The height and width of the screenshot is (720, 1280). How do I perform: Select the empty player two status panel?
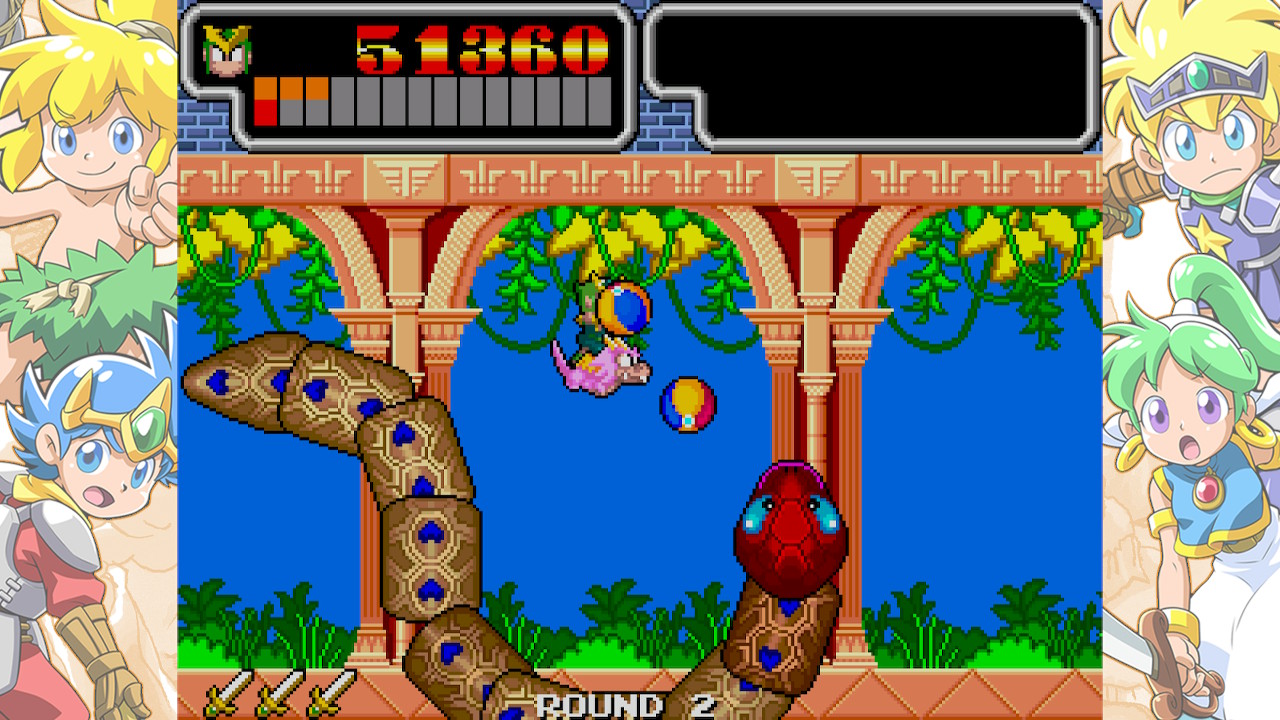(x=871, y=76)
